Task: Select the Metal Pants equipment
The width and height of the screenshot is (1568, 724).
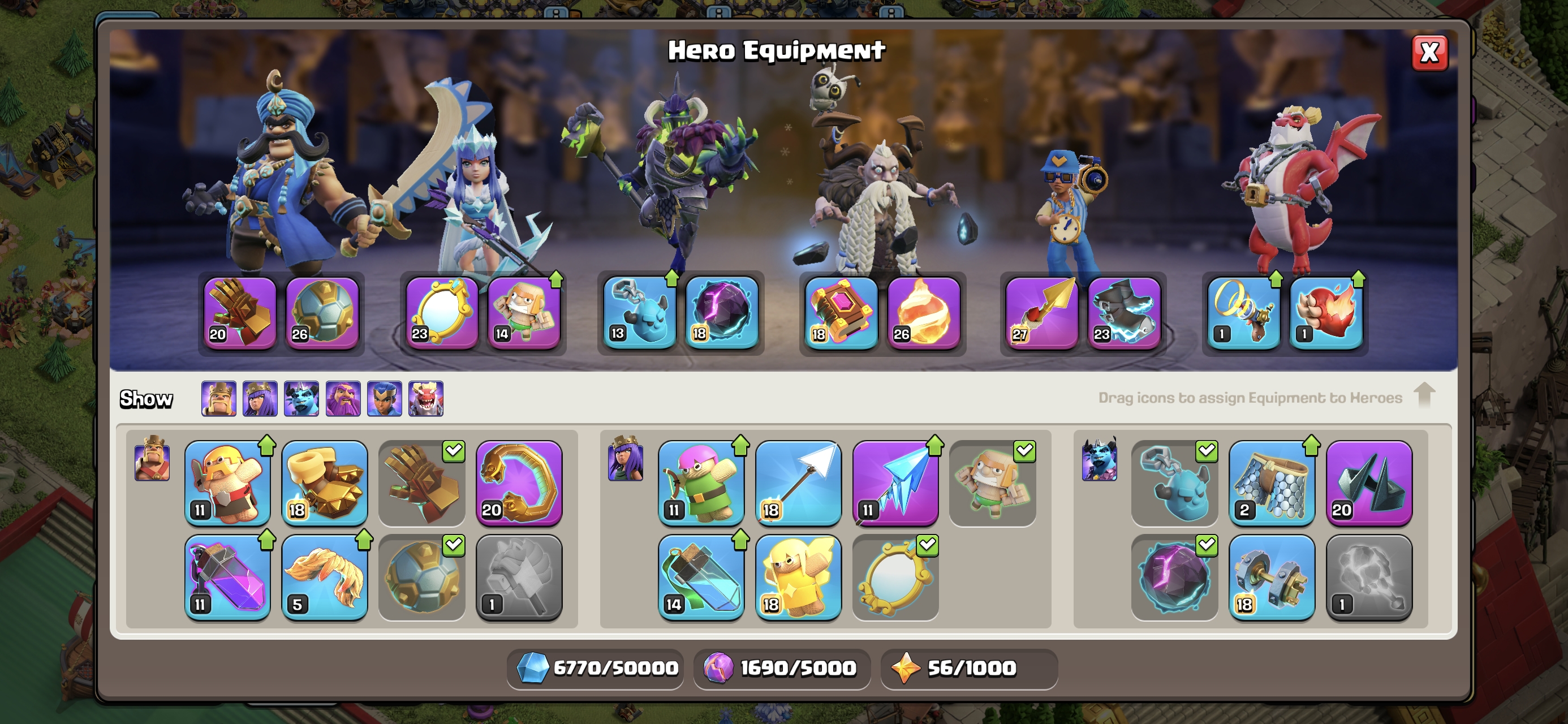Action: [x=1272, y=483]
